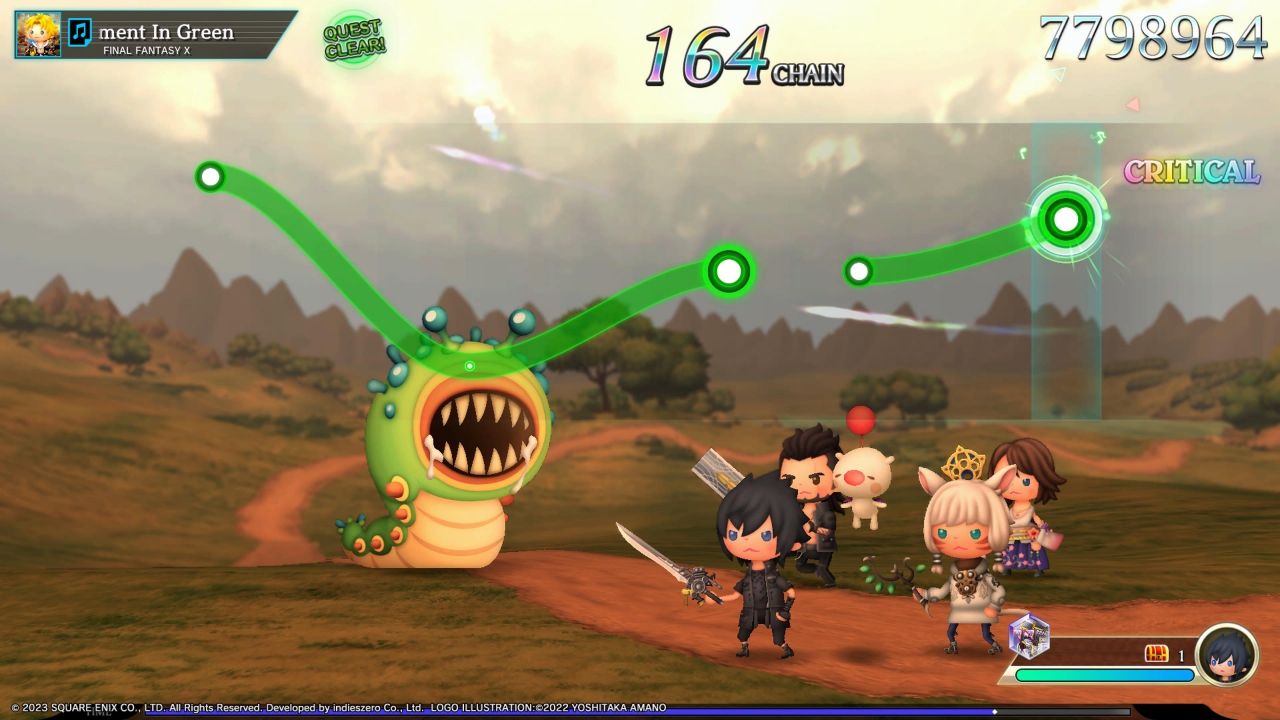This screenshot has width=1280, height=720.
Task: Click the treasure chest icon
Action: [1157, 654]
